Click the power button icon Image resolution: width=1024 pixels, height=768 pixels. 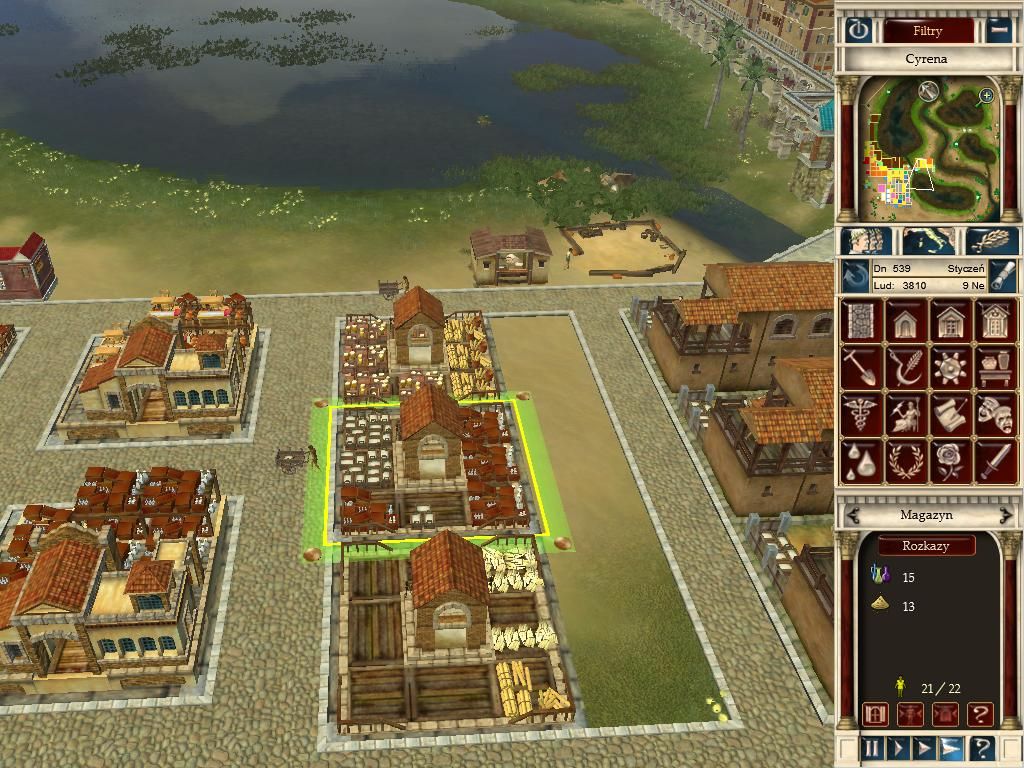858,30
